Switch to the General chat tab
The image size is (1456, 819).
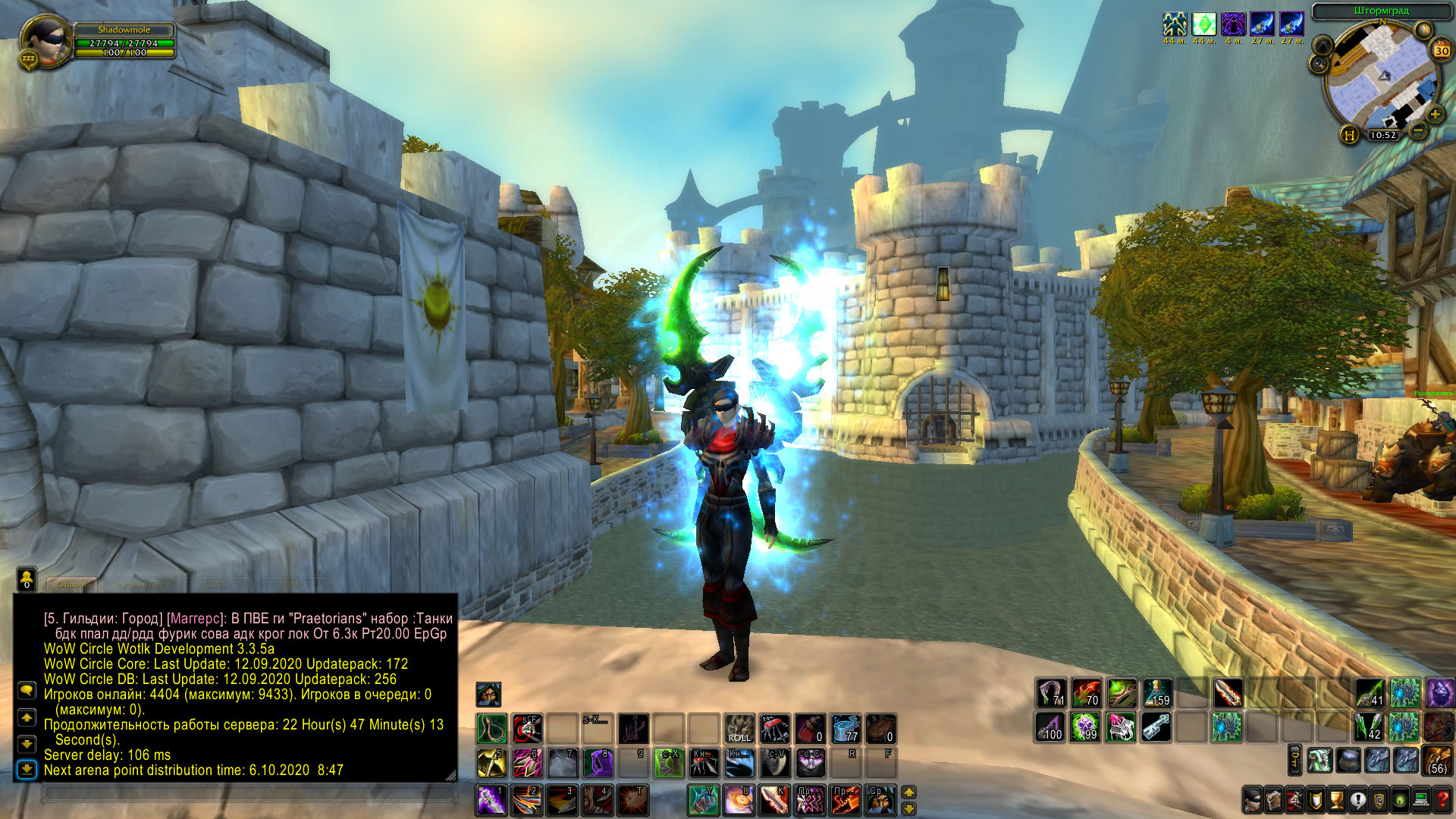(73, 584)
